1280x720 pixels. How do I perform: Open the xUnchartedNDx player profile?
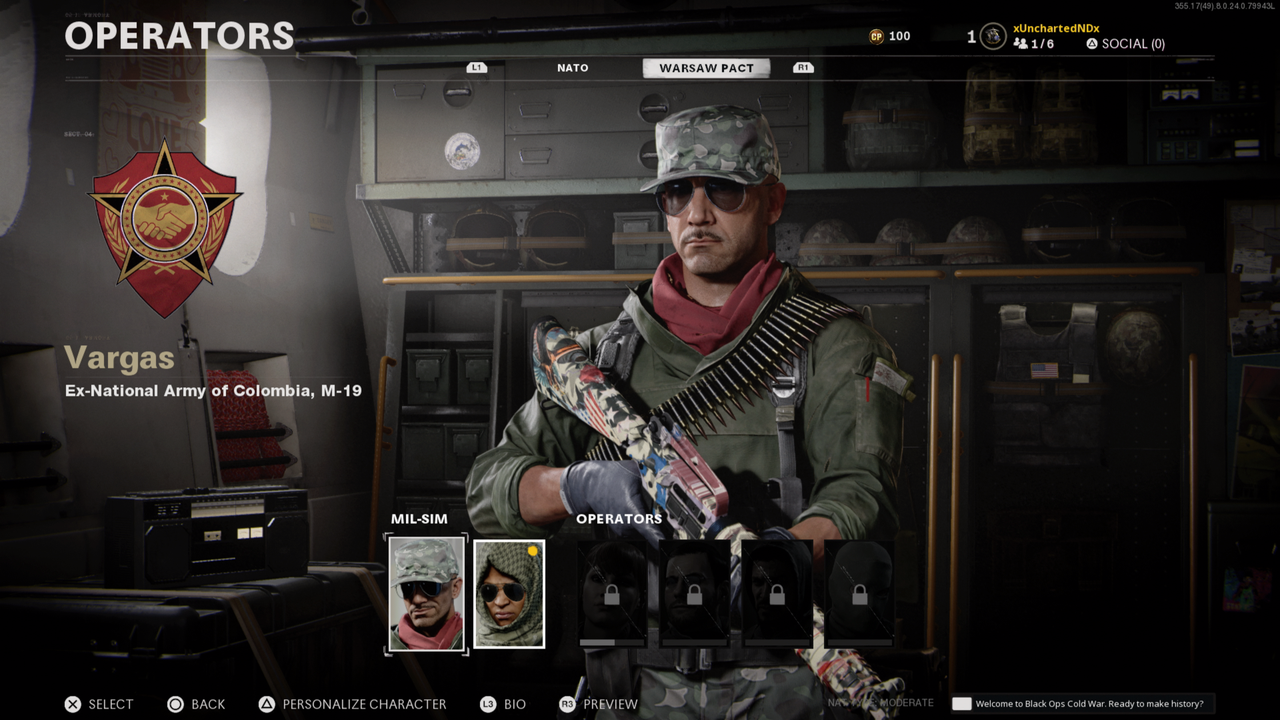1055,28
